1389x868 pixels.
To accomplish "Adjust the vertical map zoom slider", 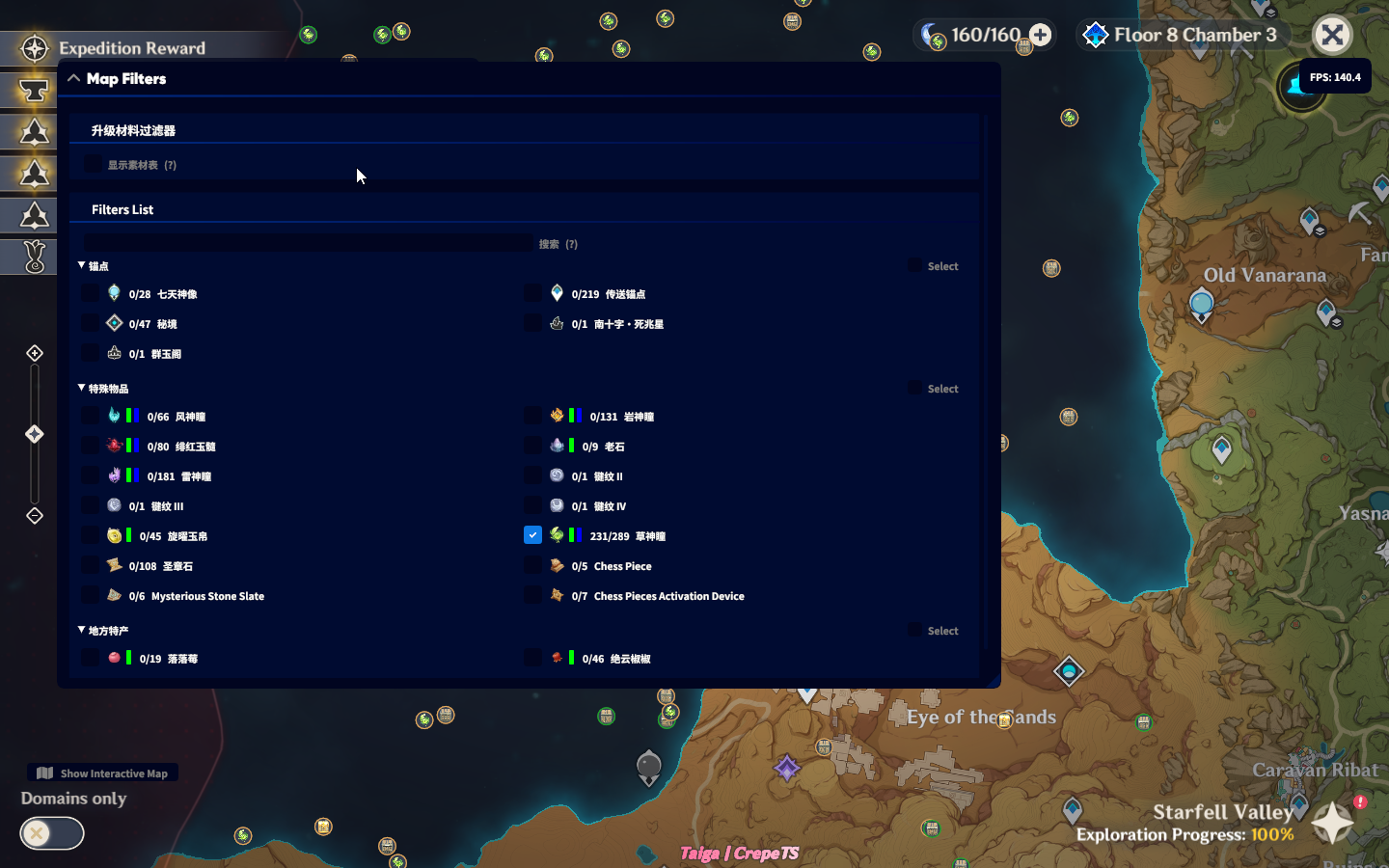I will (34, 434).
